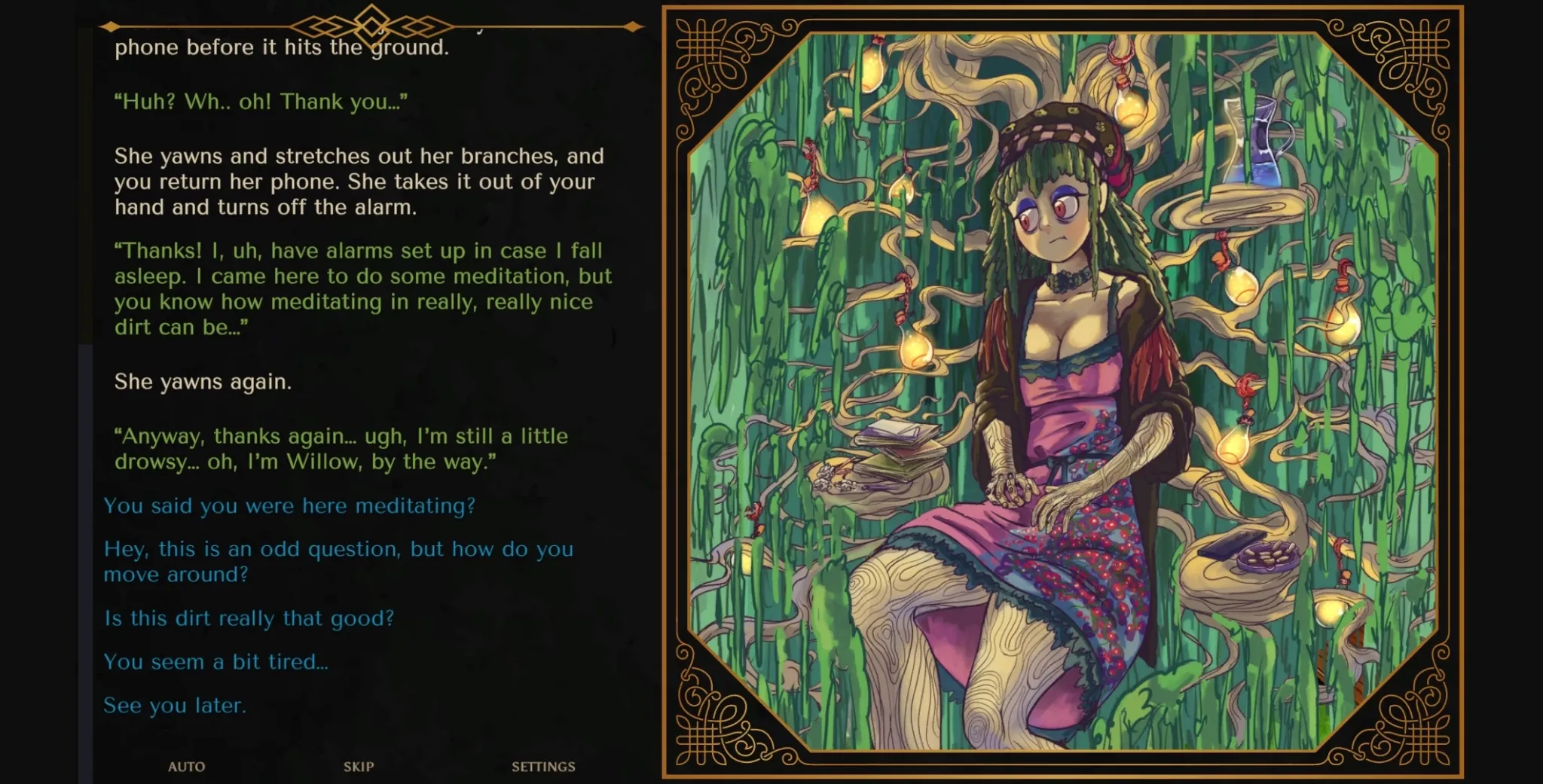Select "You seem a bit tired…"
Image resolution: width=1543 pixels, height=784 pixels.
(216, 661)
